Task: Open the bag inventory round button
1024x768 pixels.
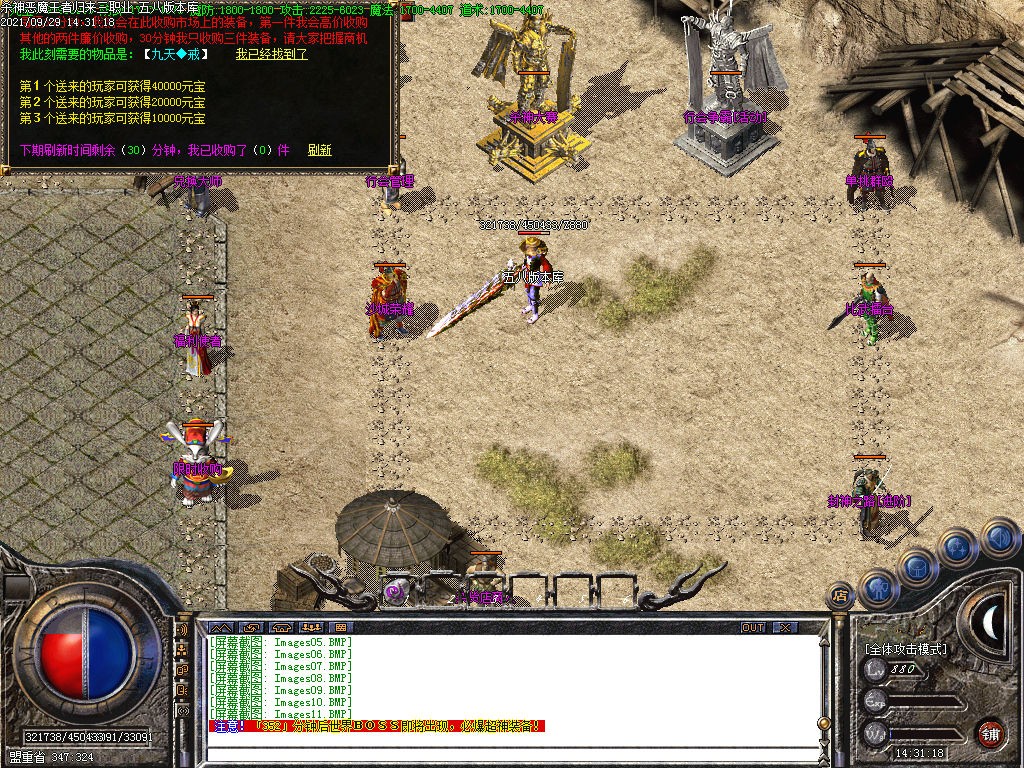Action: coord(917,567)
